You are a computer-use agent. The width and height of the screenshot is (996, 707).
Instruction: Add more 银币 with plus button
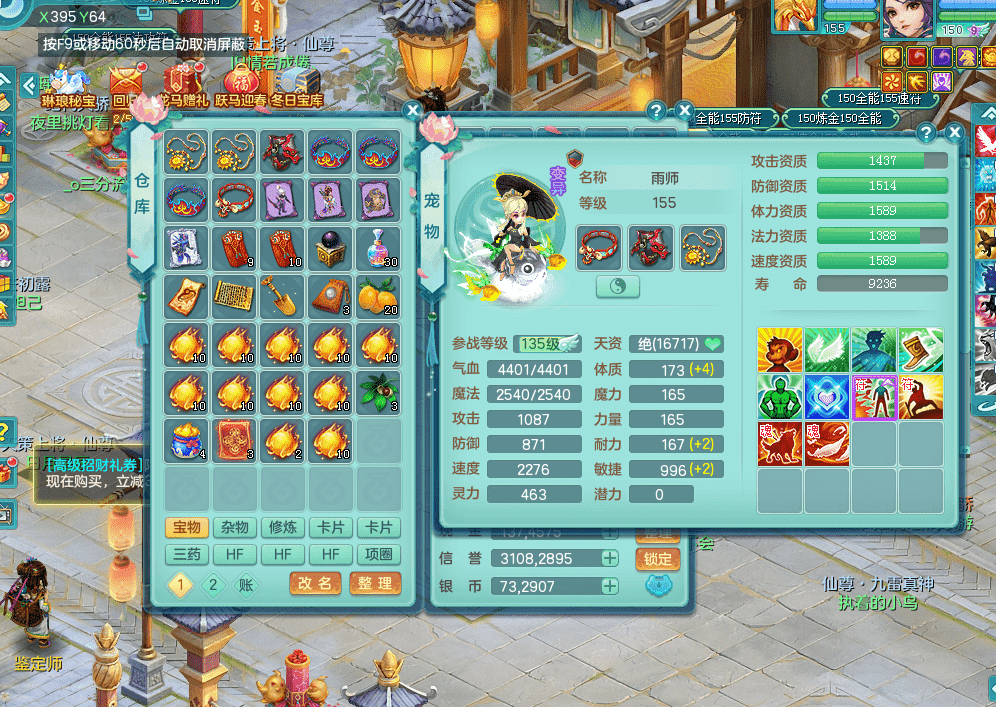pyautogui.click(x=610, y=586)
